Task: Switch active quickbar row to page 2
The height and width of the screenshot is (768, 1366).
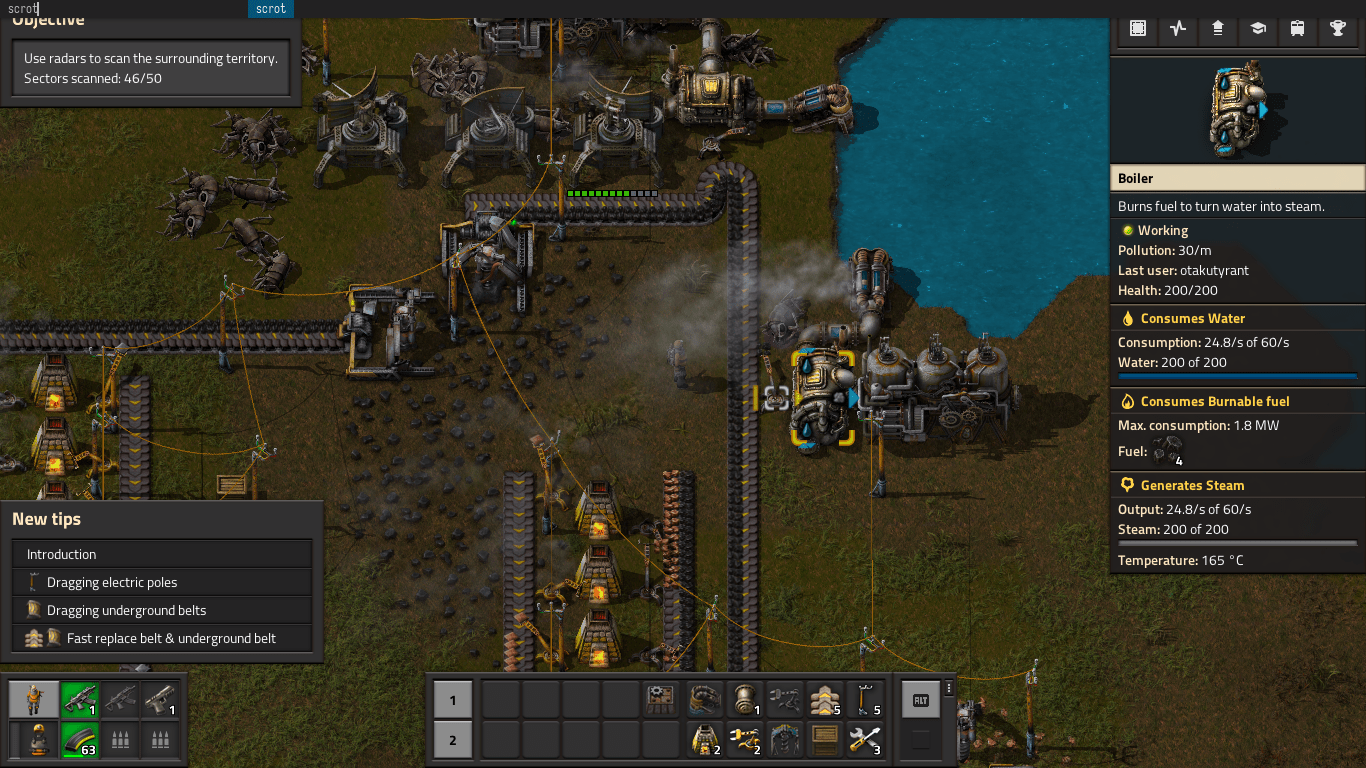Action: coord(453,741)
